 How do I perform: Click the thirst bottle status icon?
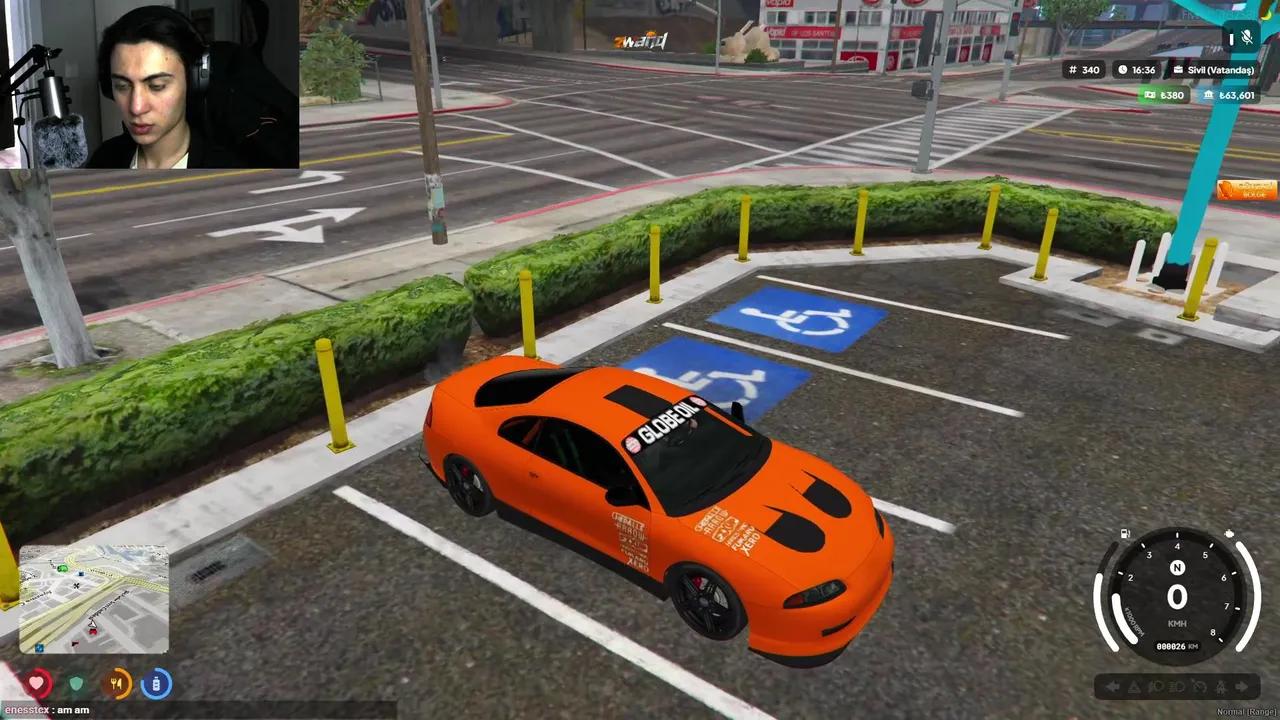click(156, 683)
